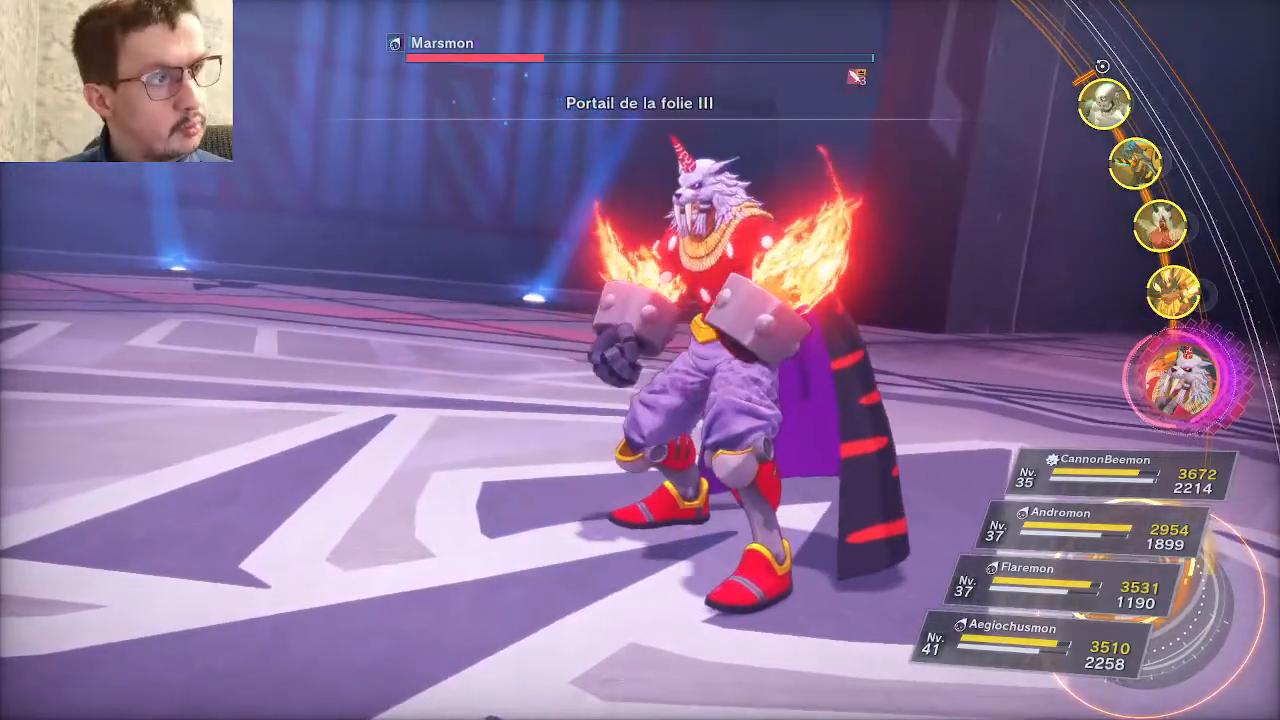Select CannonBeemon's party status panel
This screenshot has width=1280, height=720.
click(x=1125, y=474)
